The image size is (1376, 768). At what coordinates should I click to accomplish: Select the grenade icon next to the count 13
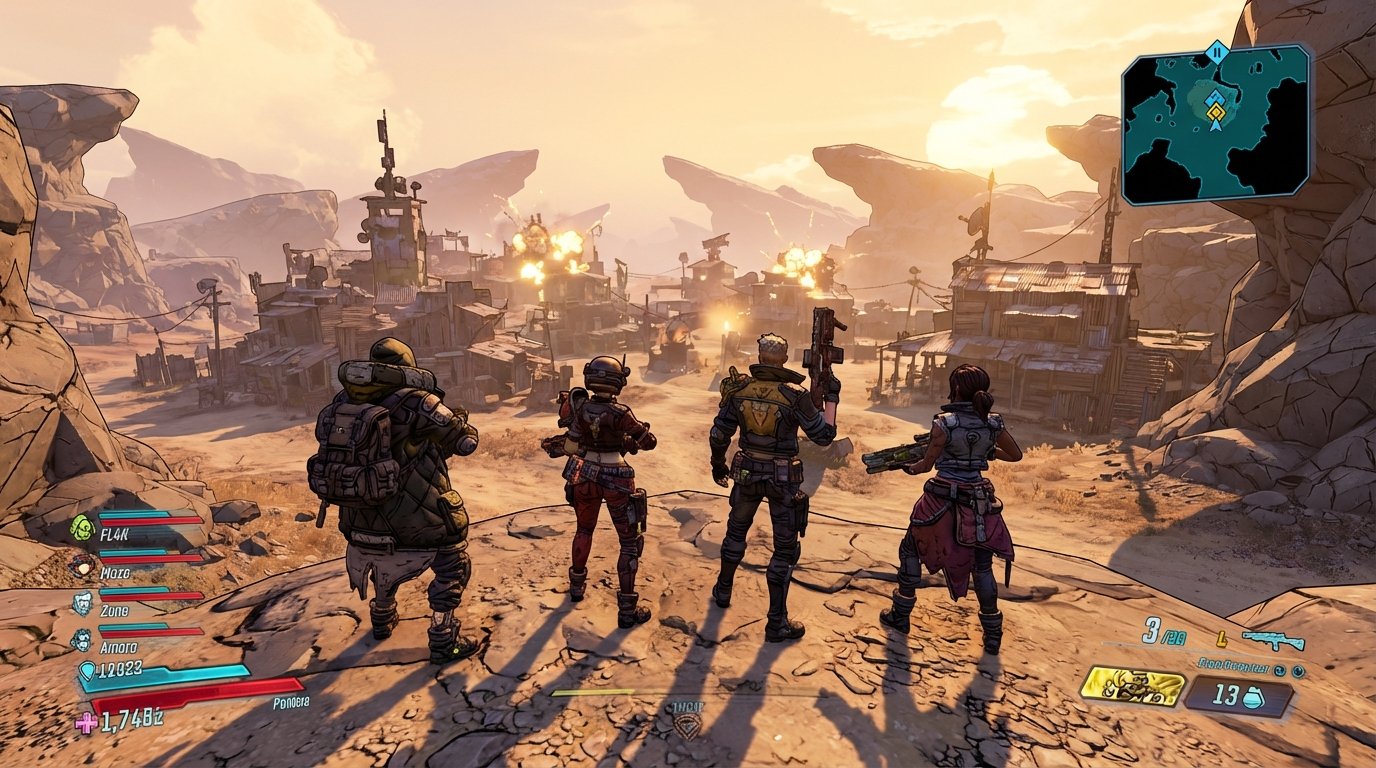[x=1254, y=698]
